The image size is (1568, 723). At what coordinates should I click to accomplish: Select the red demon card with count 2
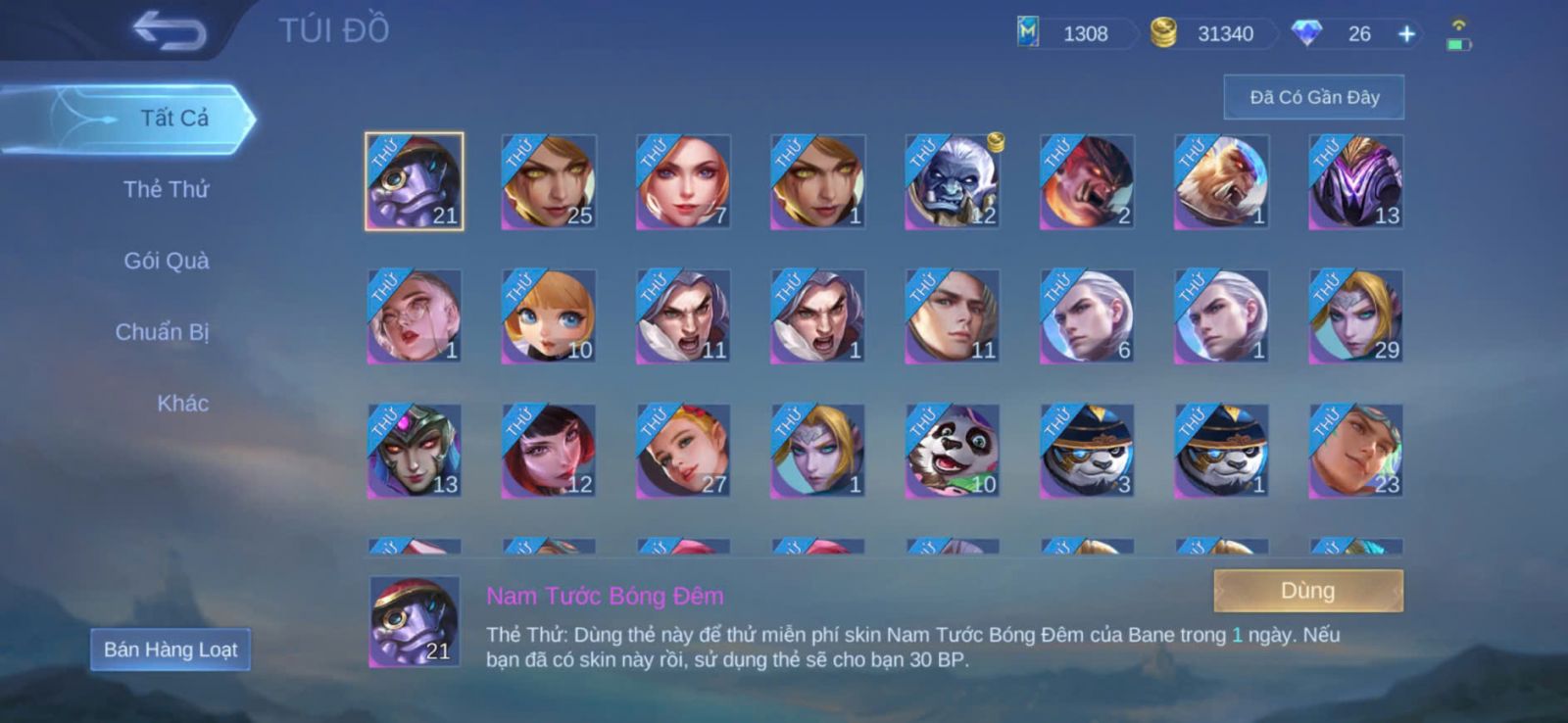coord(1087,182)
